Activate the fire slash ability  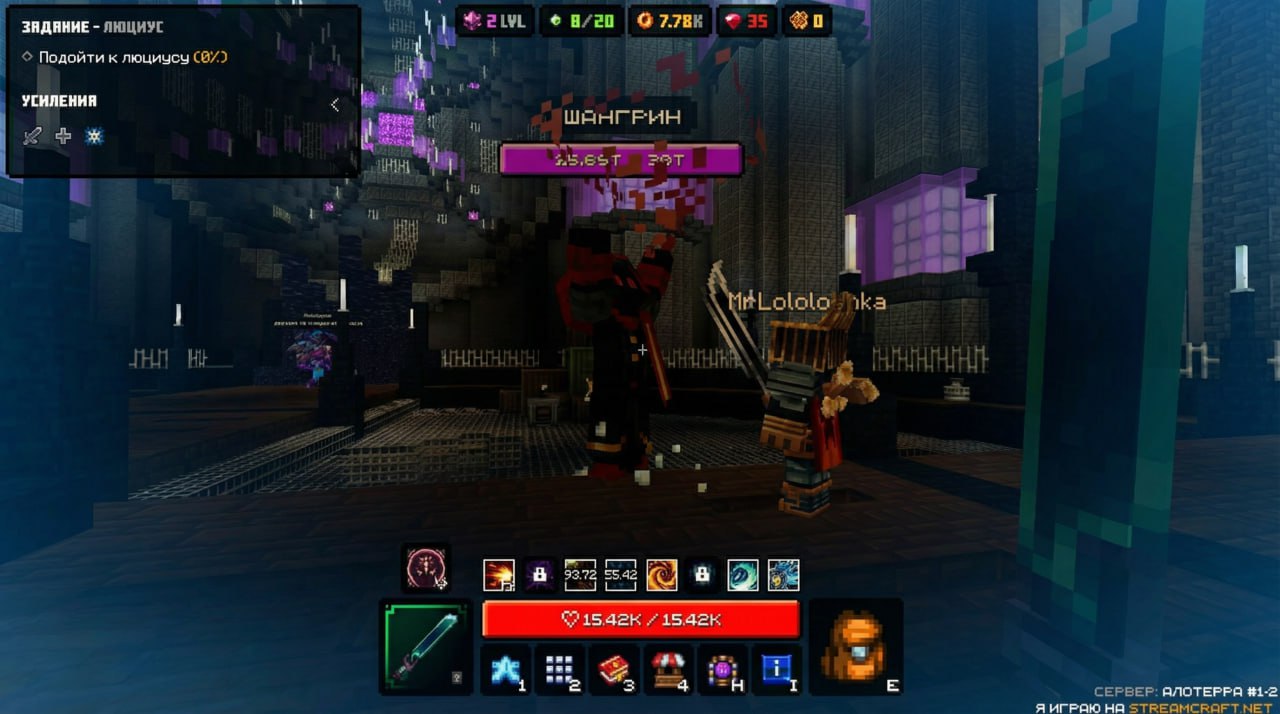[499, 575]
